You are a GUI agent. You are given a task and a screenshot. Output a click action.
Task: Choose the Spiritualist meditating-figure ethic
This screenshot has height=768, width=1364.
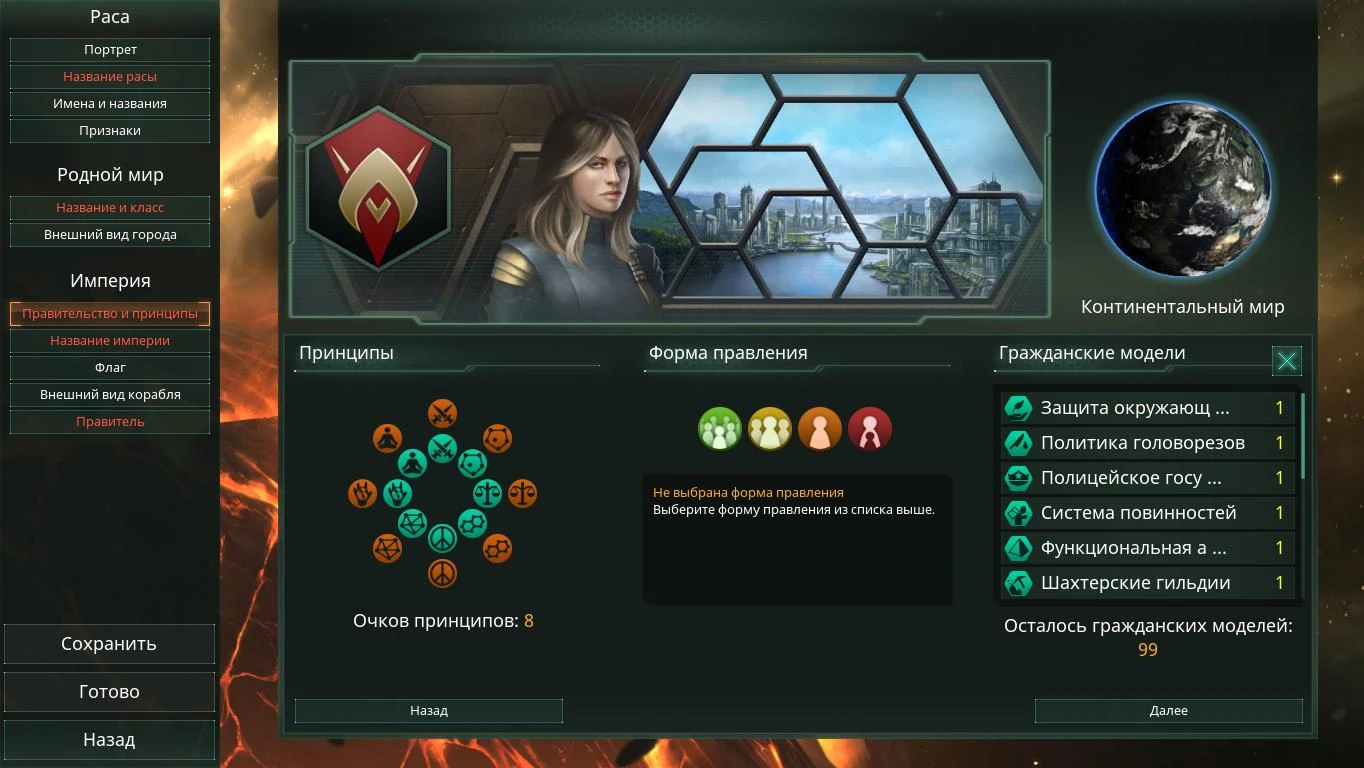pyautogui.click(x=412, y=462)
